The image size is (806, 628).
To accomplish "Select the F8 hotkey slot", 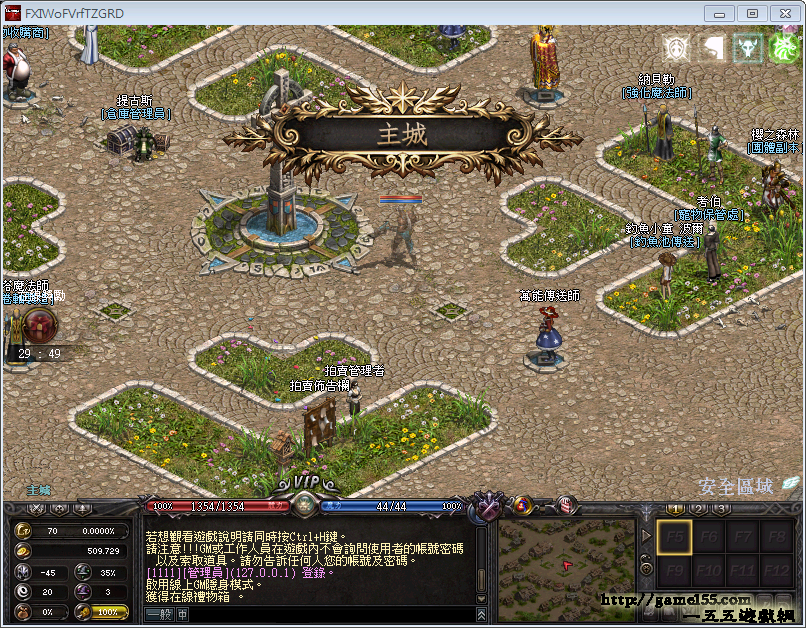I will coord(773,538).
